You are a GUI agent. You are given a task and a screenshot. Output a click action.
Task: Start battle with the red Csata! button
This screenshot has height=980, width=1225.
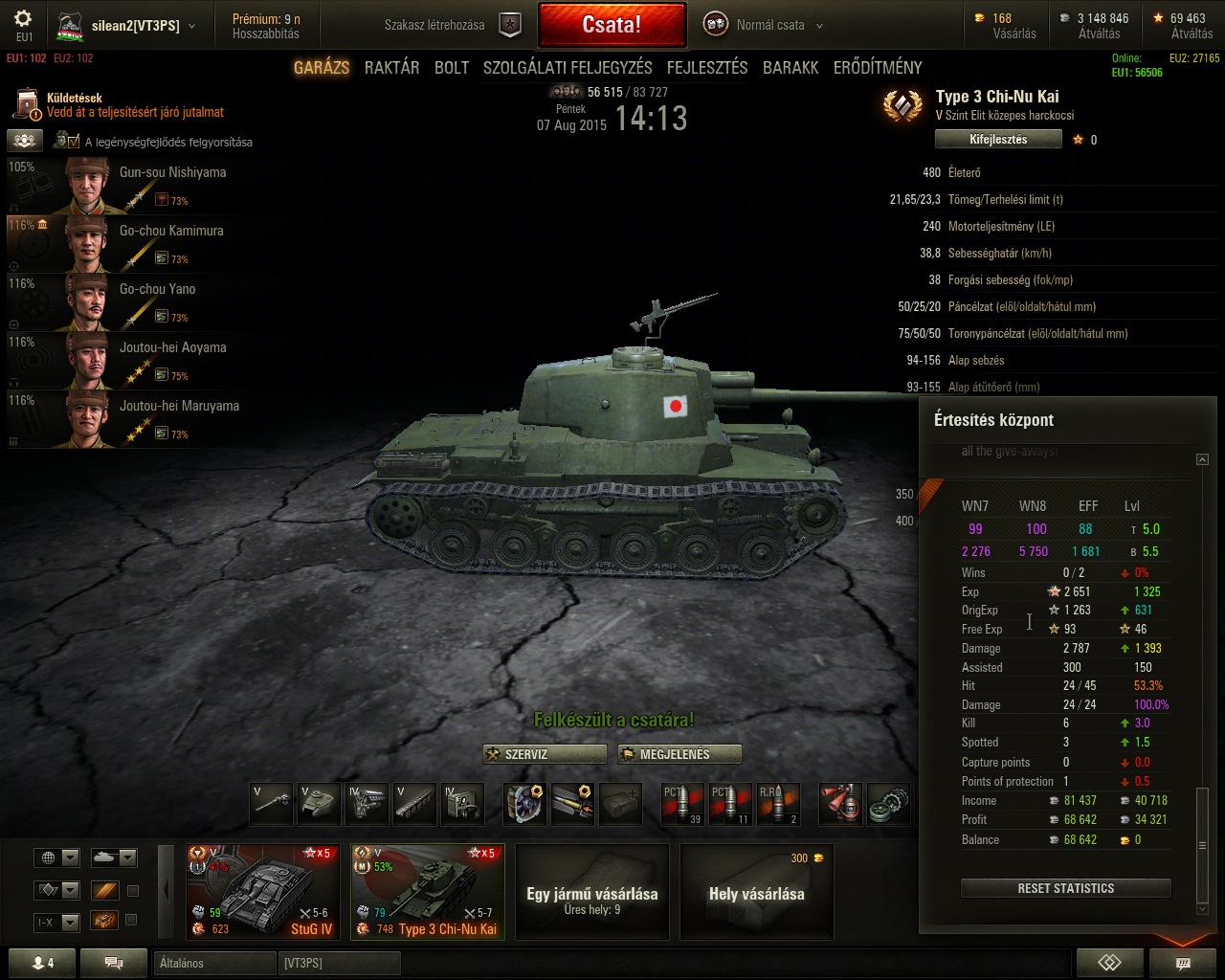(612, 25)
